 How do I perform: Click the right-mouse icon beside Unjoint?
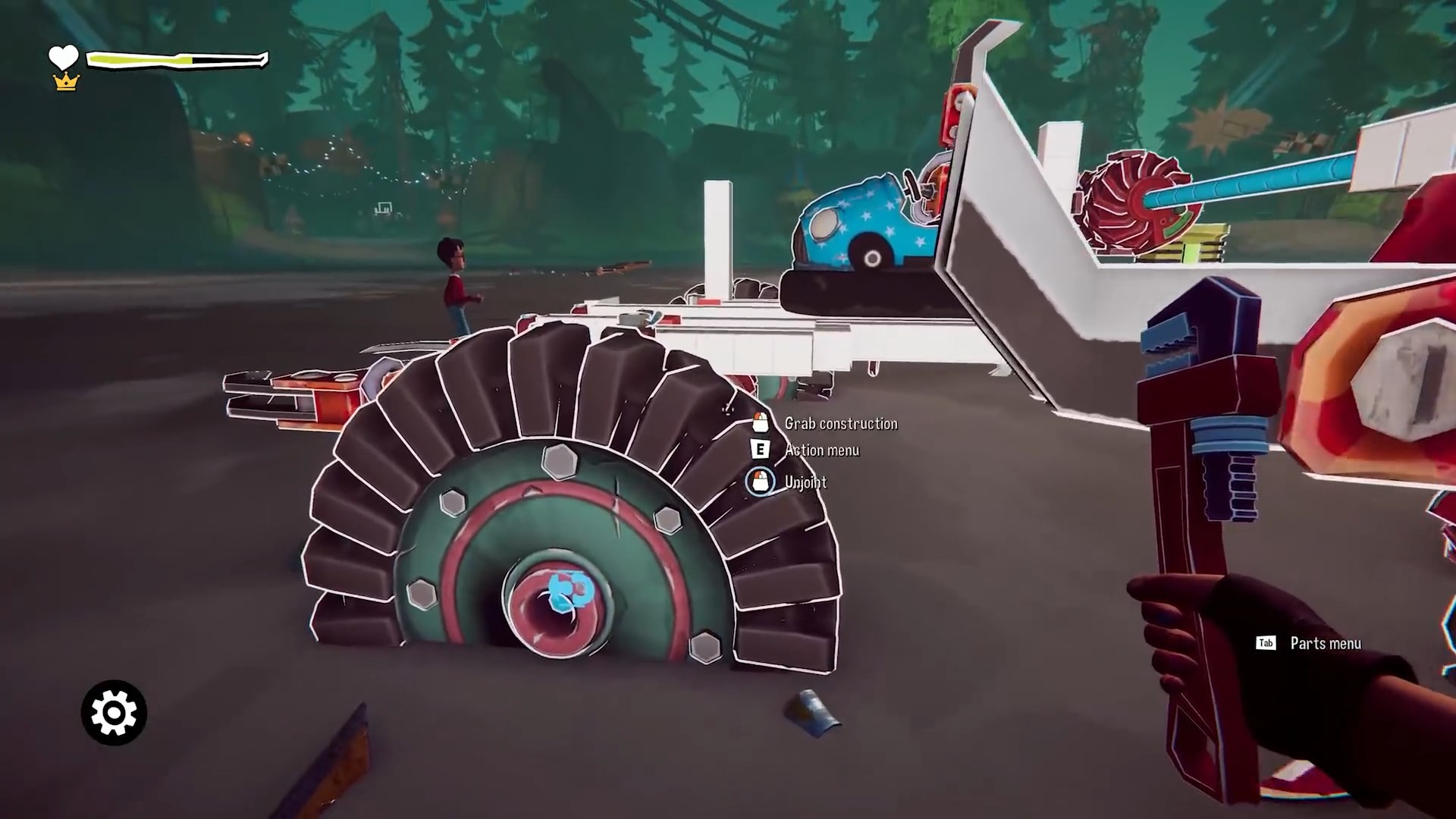coord(761,482)
